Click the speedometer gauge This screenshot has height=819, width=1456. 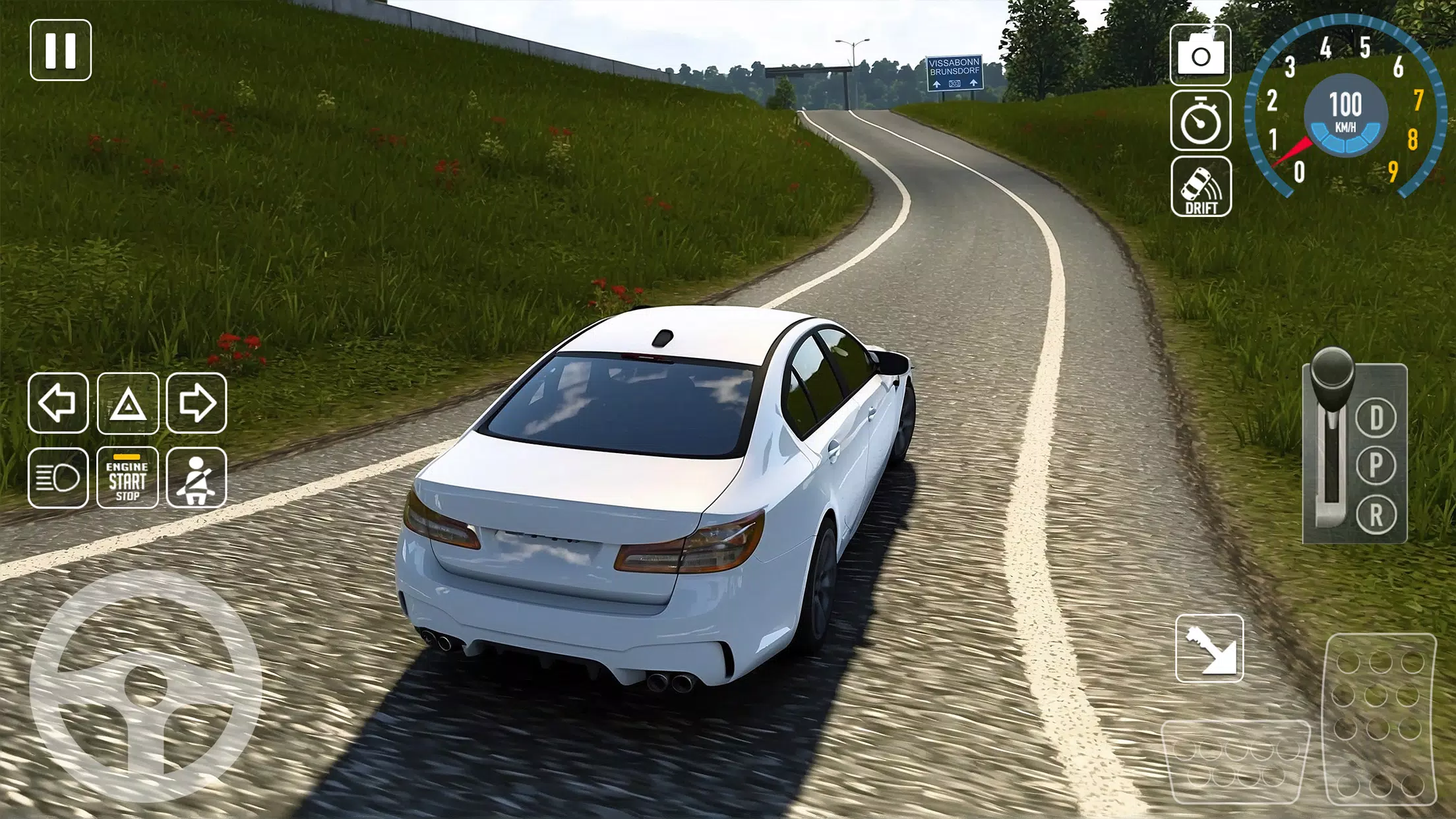pyautogui.click(x=1347, y=112)
